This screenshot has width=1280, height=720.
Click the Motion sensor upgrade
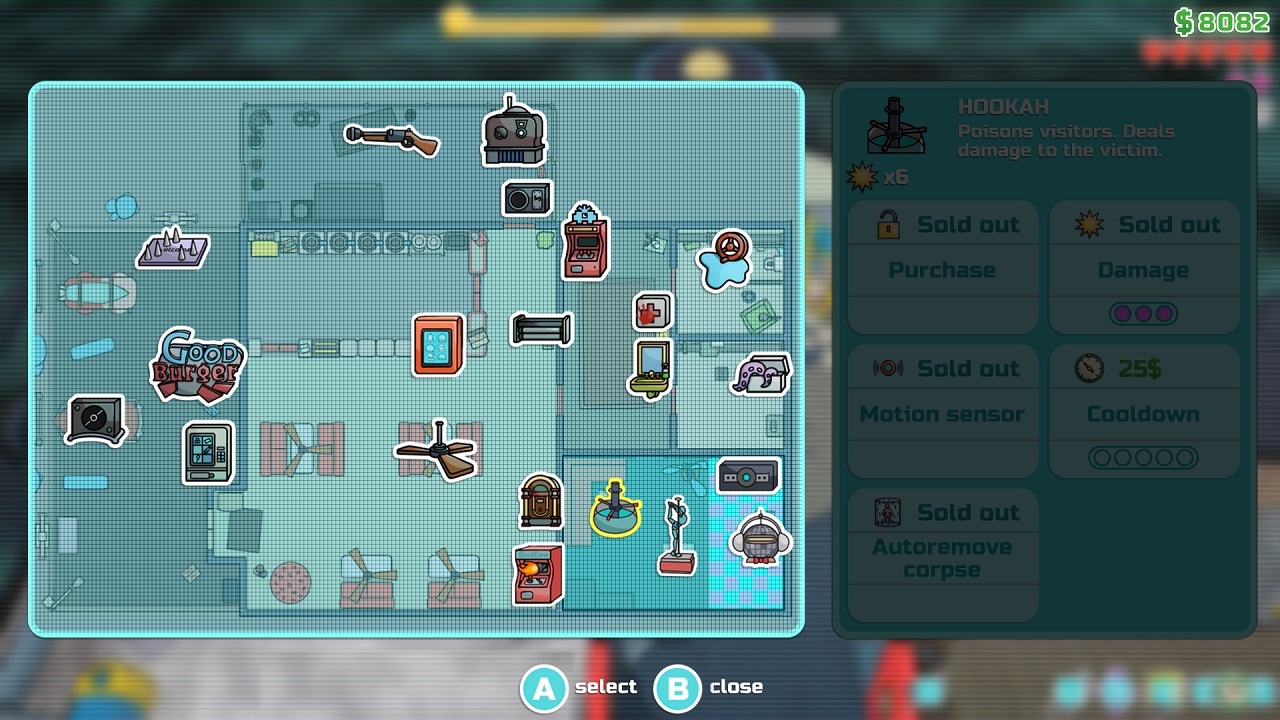(941, 410)
